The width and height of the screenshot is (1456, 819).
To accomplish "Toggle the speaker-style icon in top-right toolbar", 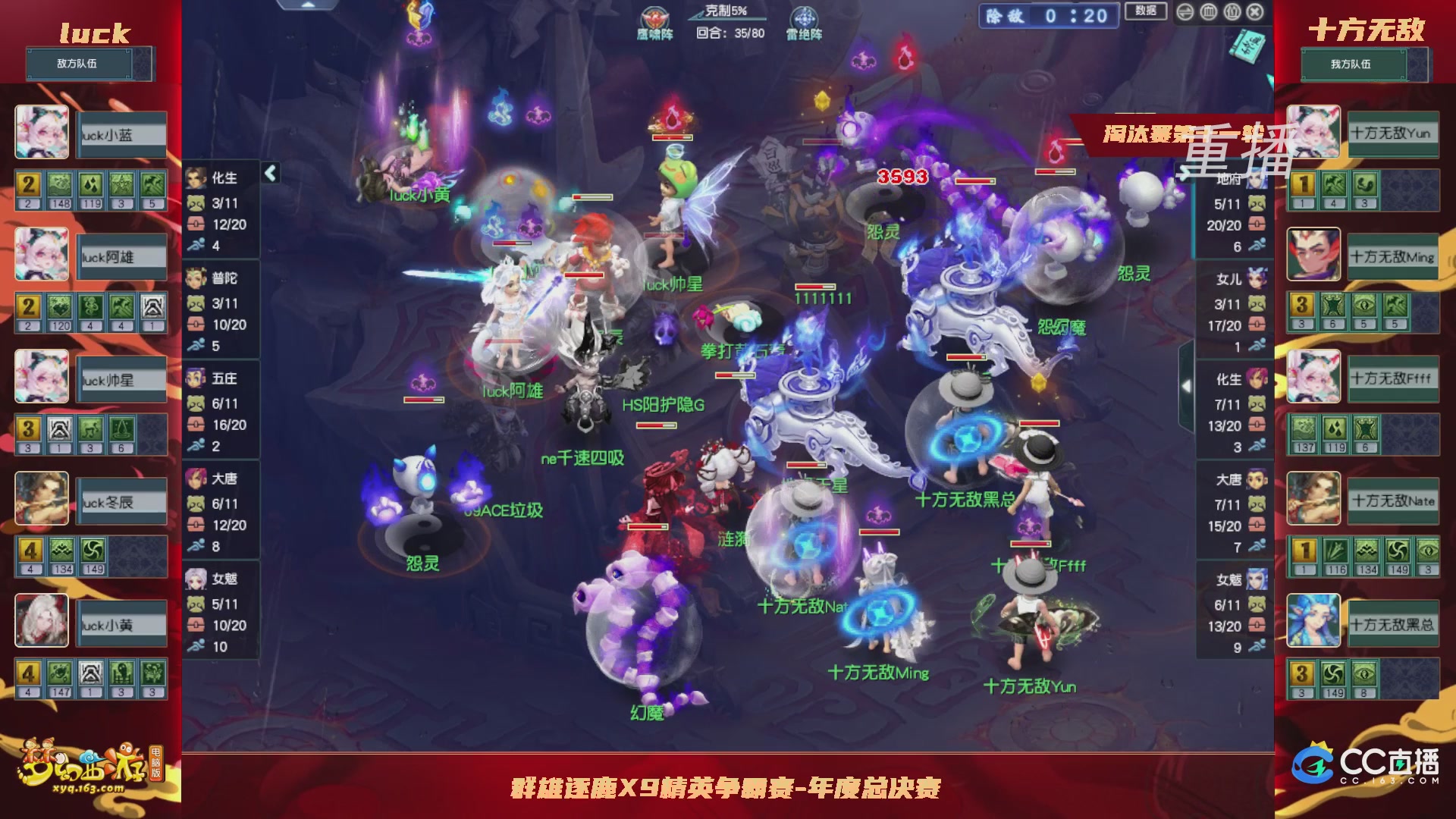I will coord(1231,12).
